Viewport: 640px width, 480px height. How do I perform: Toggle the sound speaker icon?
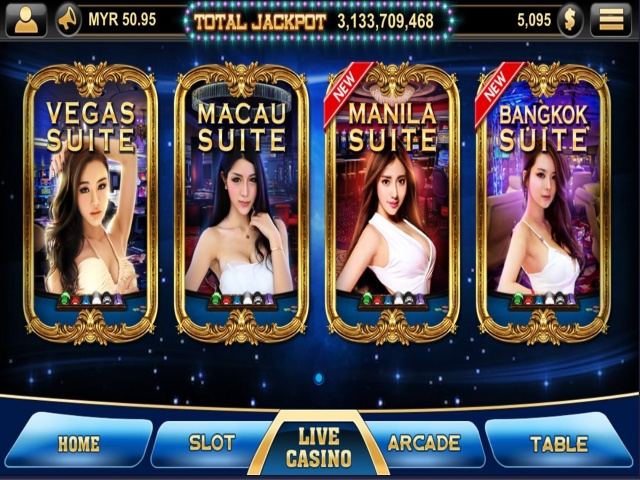[68, 19]
